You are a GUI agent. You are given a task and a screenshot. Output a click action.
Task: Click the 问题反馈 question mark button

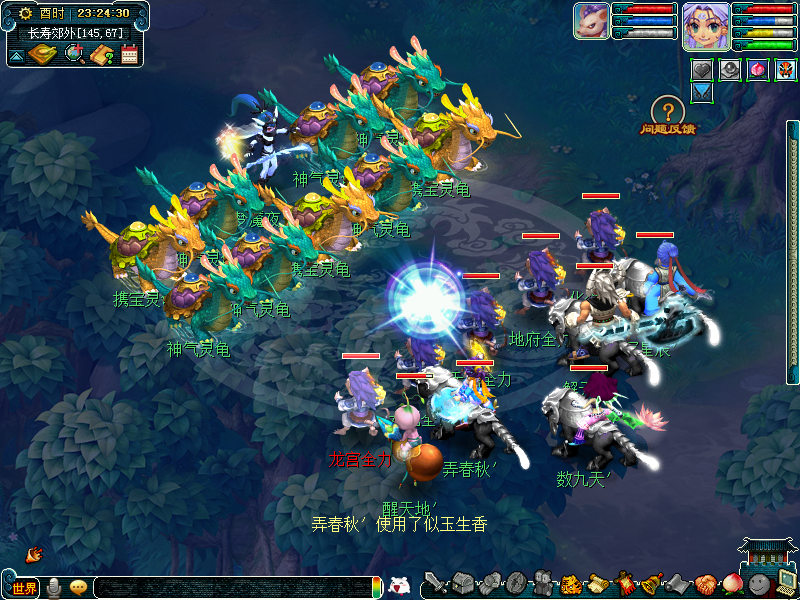point(667,112)
